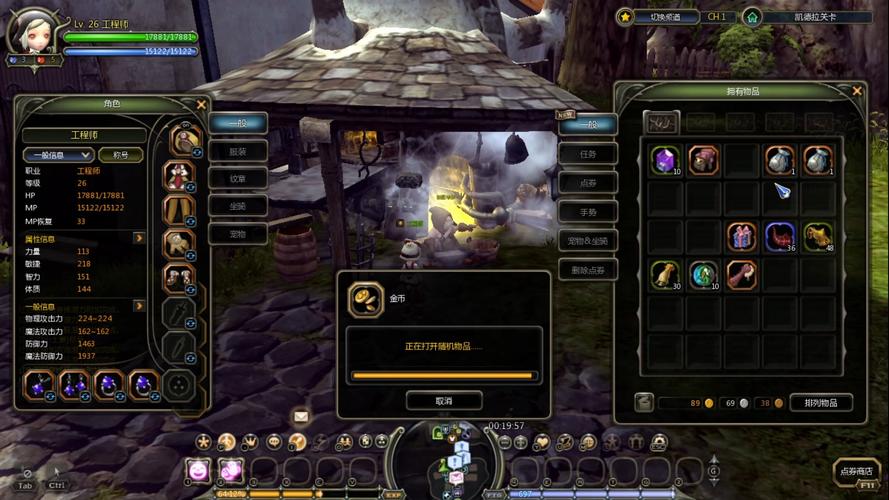Image resolution: width=889 pixels, height=500 pixels.
Task: Open the 点券商店 cash shop button
Action: pos(855,472)
